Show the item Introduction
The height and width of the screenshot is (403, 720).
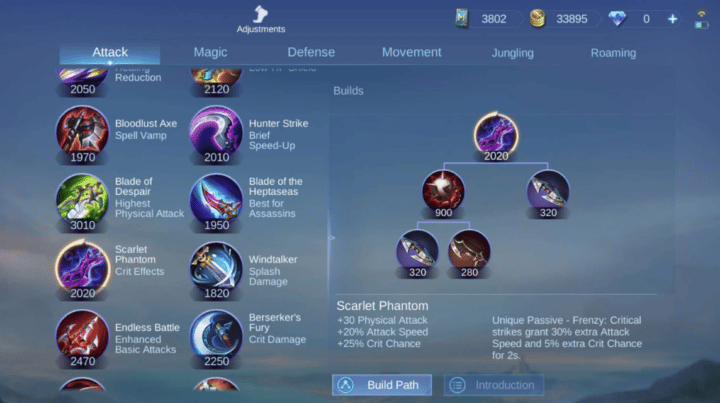click(492, 385)
